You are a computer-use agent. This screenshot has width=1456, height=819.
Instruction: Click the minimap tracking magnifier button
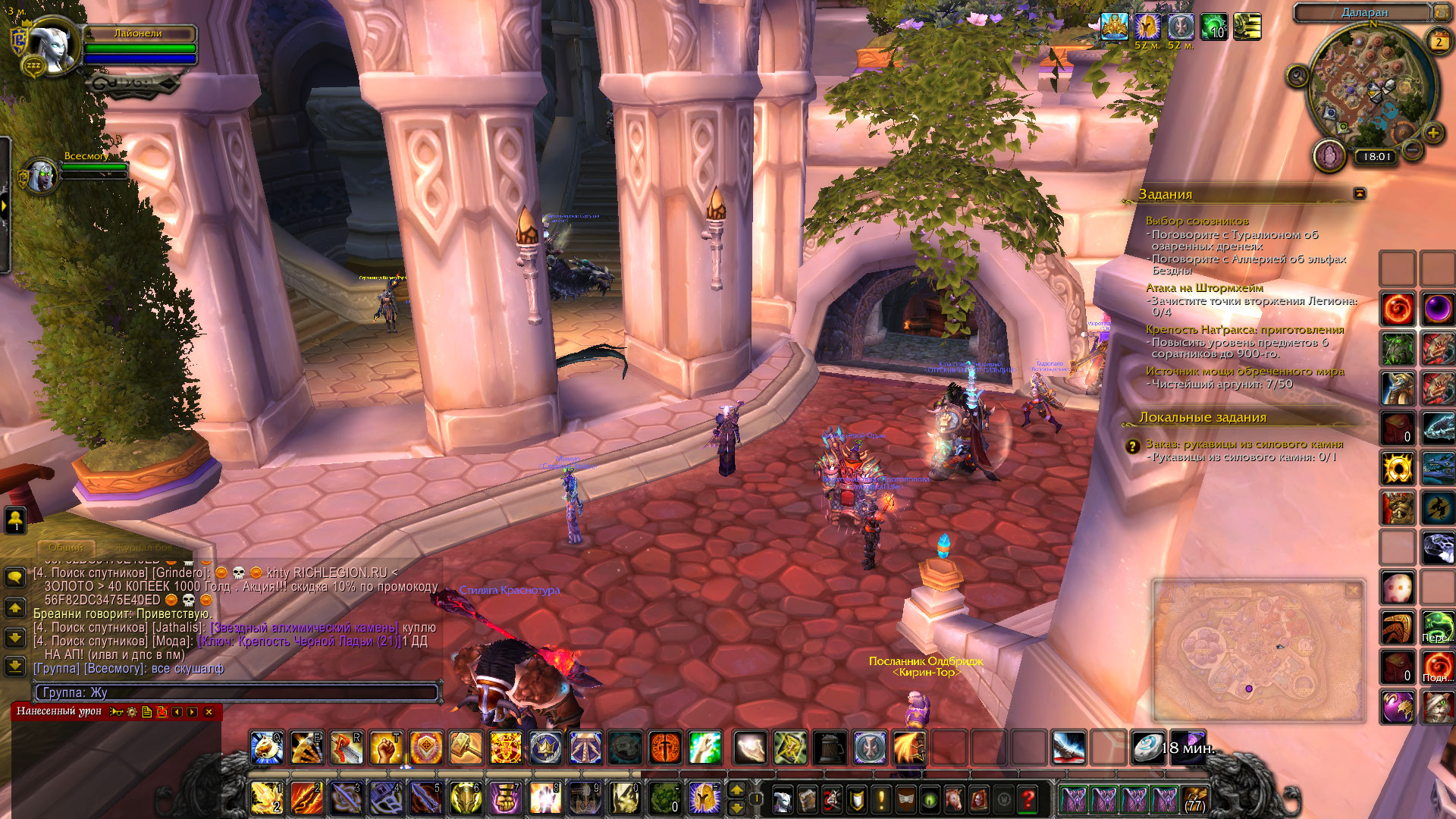1298,76
